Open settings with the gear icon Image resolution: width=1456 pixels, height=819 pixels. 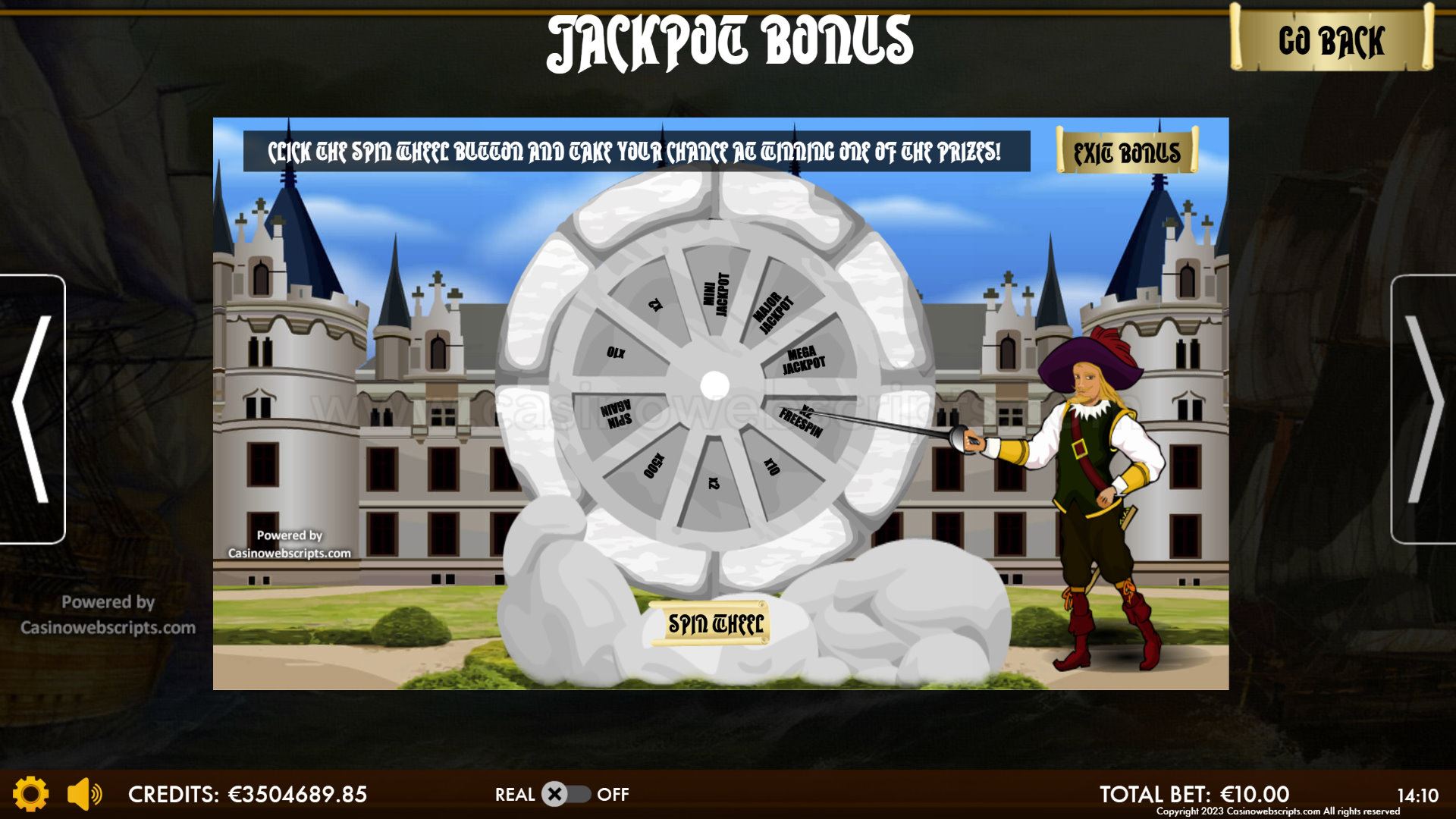pos(31,794)
